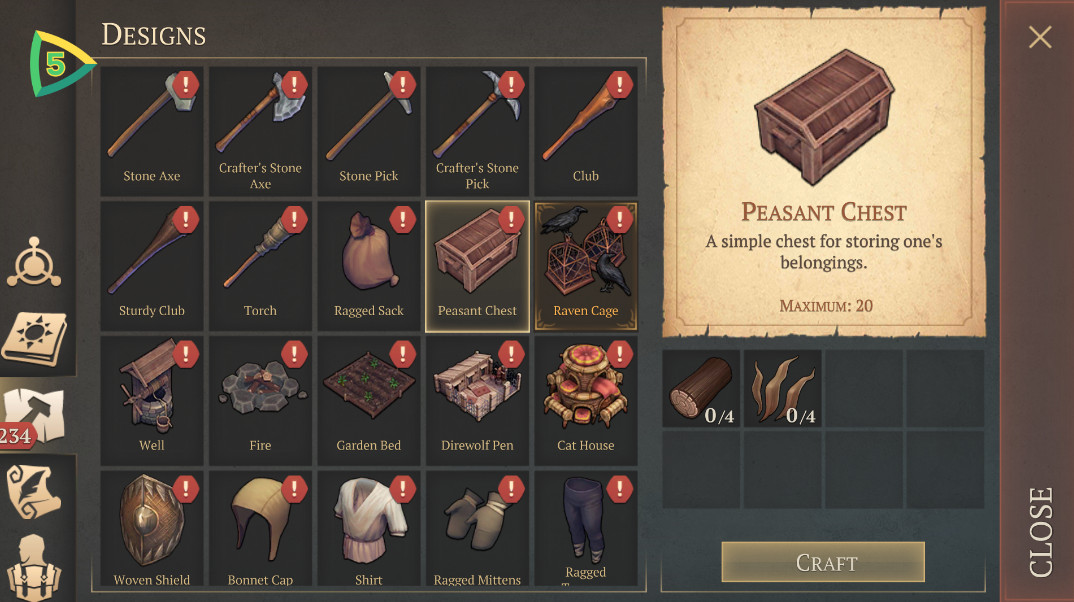
Task: Choose the Well design
Action: (152, 401)
